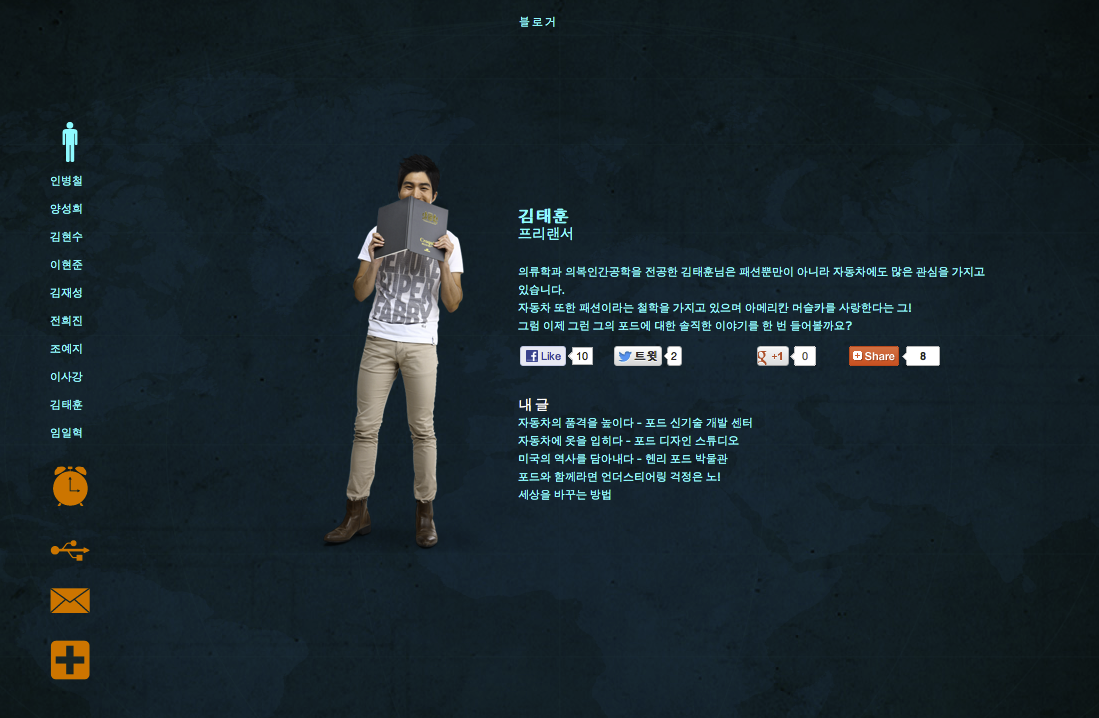The height and width of the screenshot is (718, 1099).
Task: Read the 세상을 바꾸는 방법 post
Action: (564, 495)
